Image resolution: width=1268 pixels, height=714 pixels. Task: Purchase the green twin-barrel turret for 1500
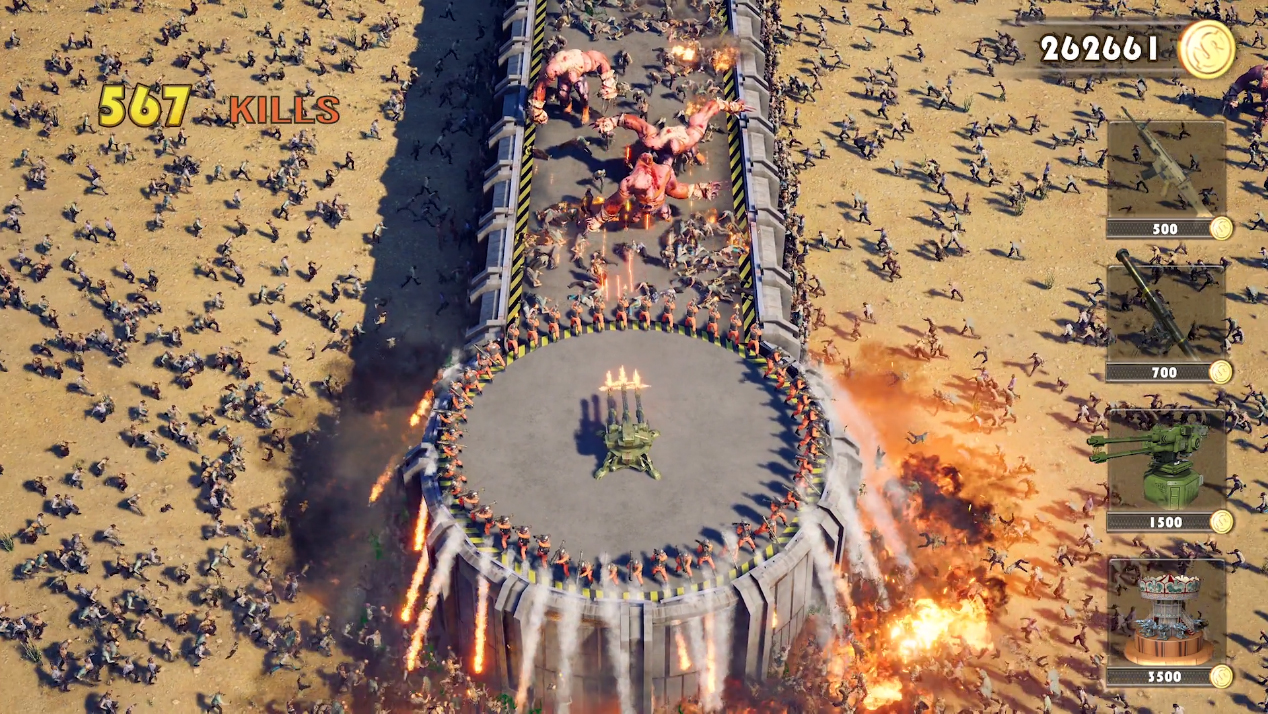coord(1166,460)
